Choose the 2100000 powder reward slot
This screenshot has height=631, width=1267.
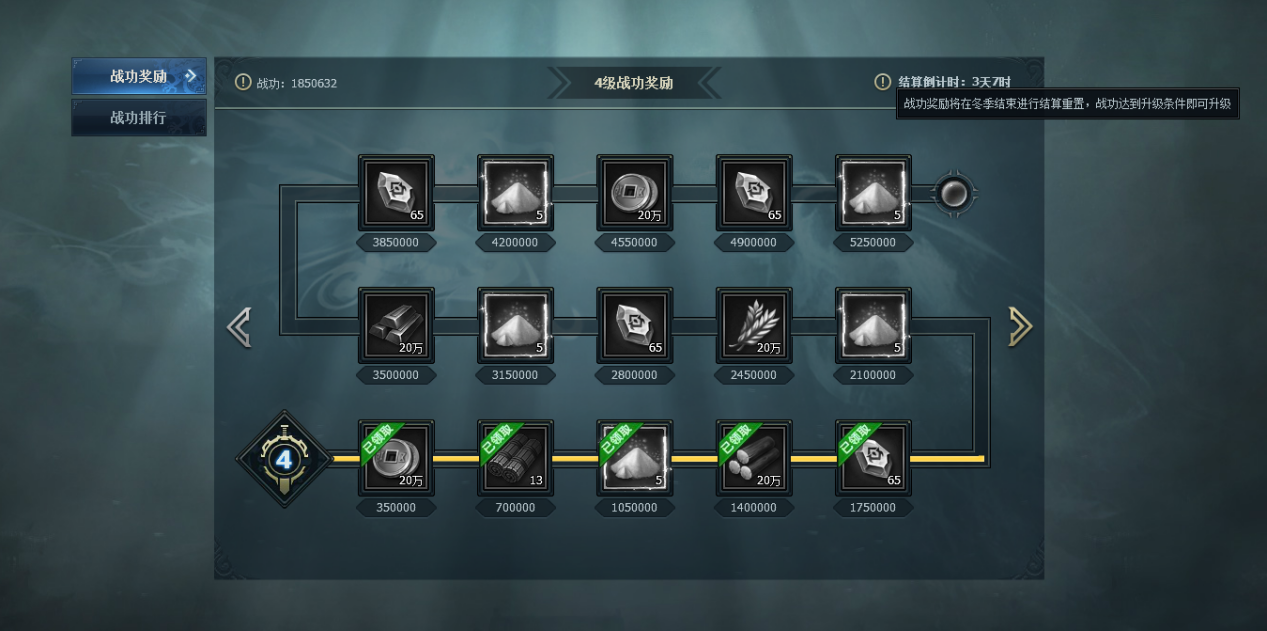pyautogui.click(x=873, y=326)
